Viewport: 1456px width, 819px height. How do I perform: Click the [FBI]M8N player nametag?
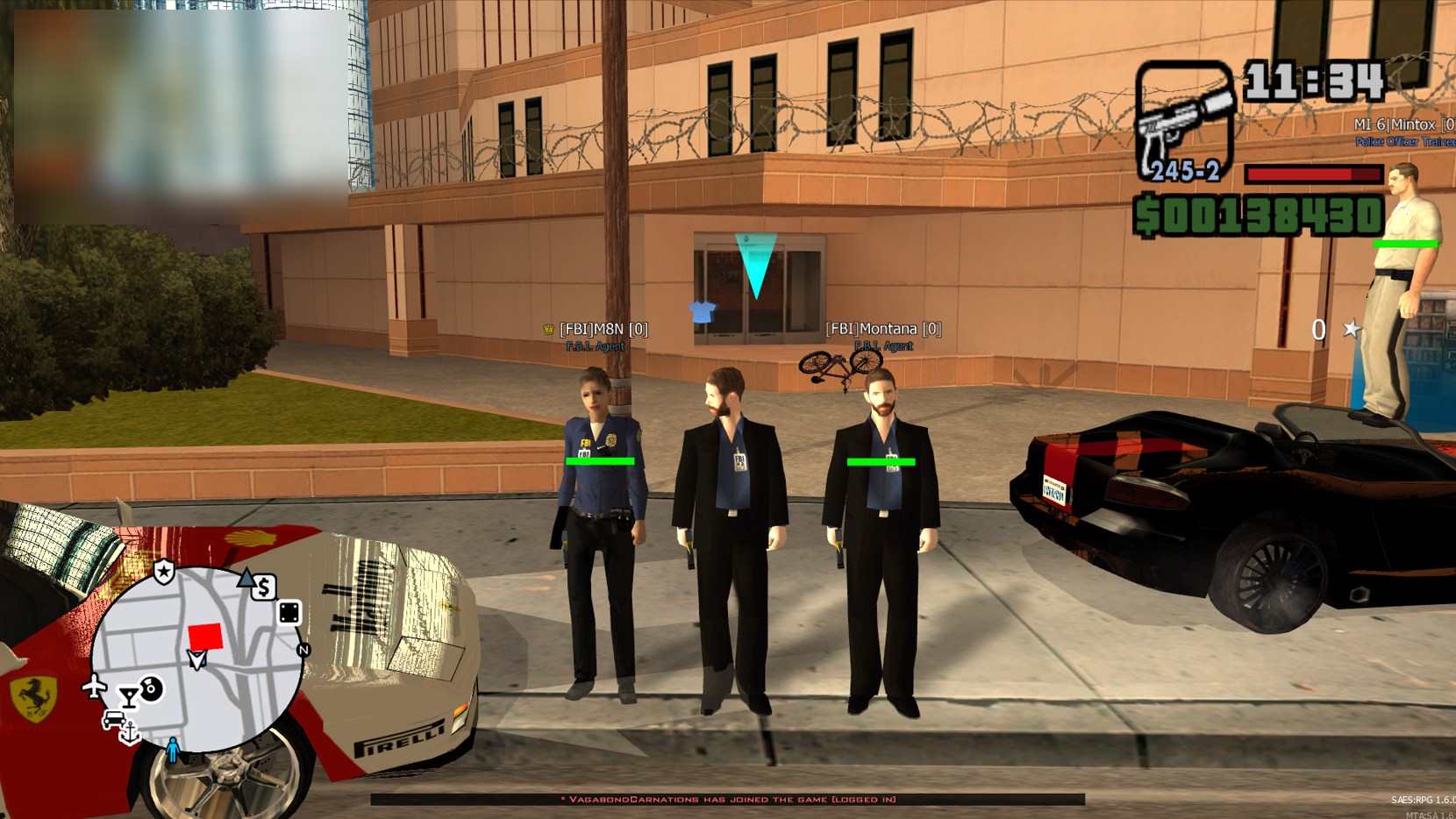603,330
